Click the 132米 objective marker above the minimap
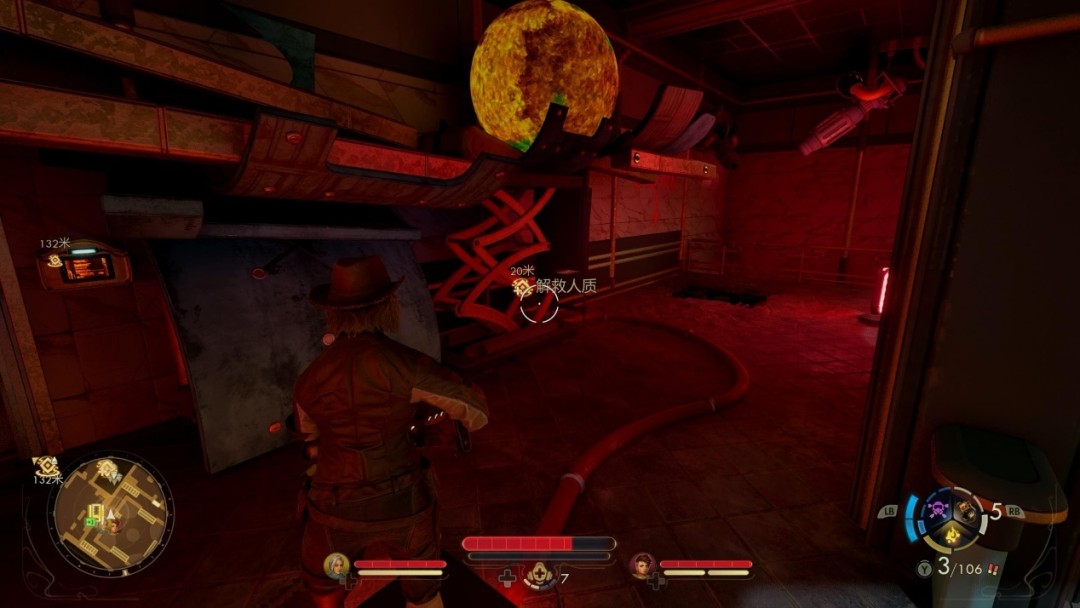1080x608 pixels. [45, 466]
